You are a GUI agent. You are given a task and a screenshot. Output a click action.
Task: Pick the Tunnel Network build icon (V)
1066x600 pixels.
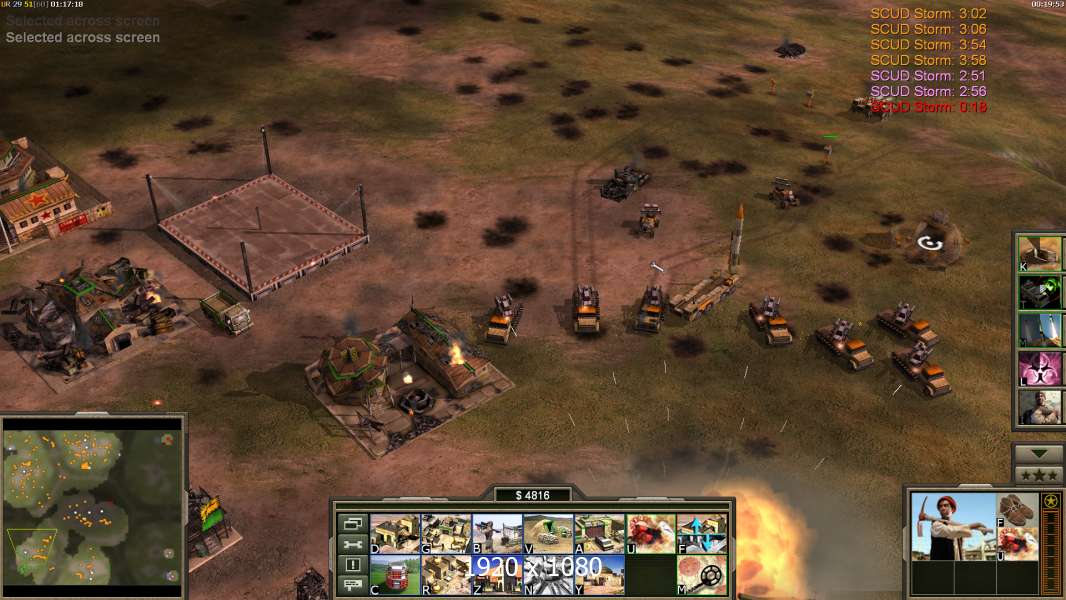click(x=548, y=534)
